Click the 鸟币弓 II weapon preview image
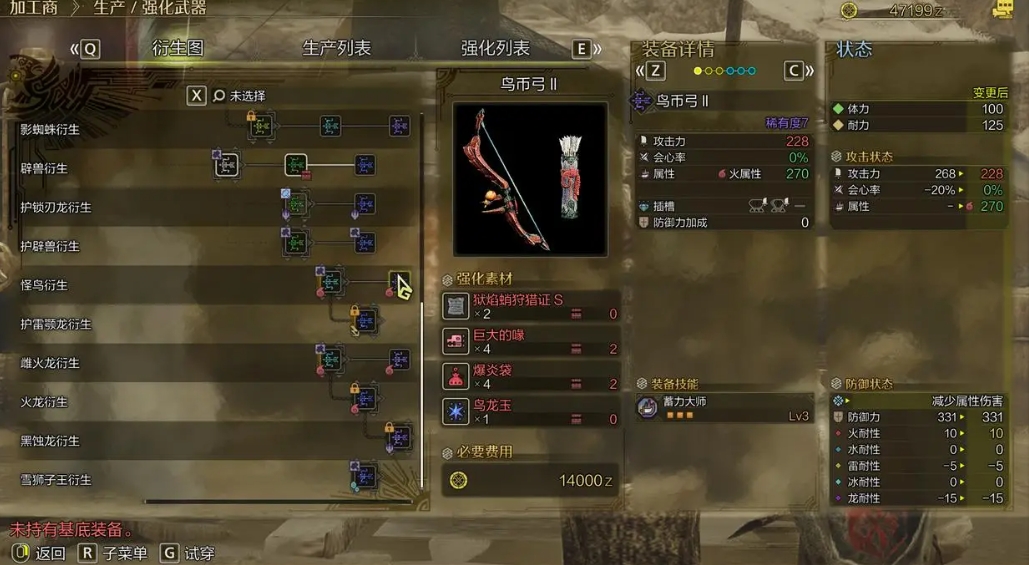The image size is (1029, 565). [529, 179]
